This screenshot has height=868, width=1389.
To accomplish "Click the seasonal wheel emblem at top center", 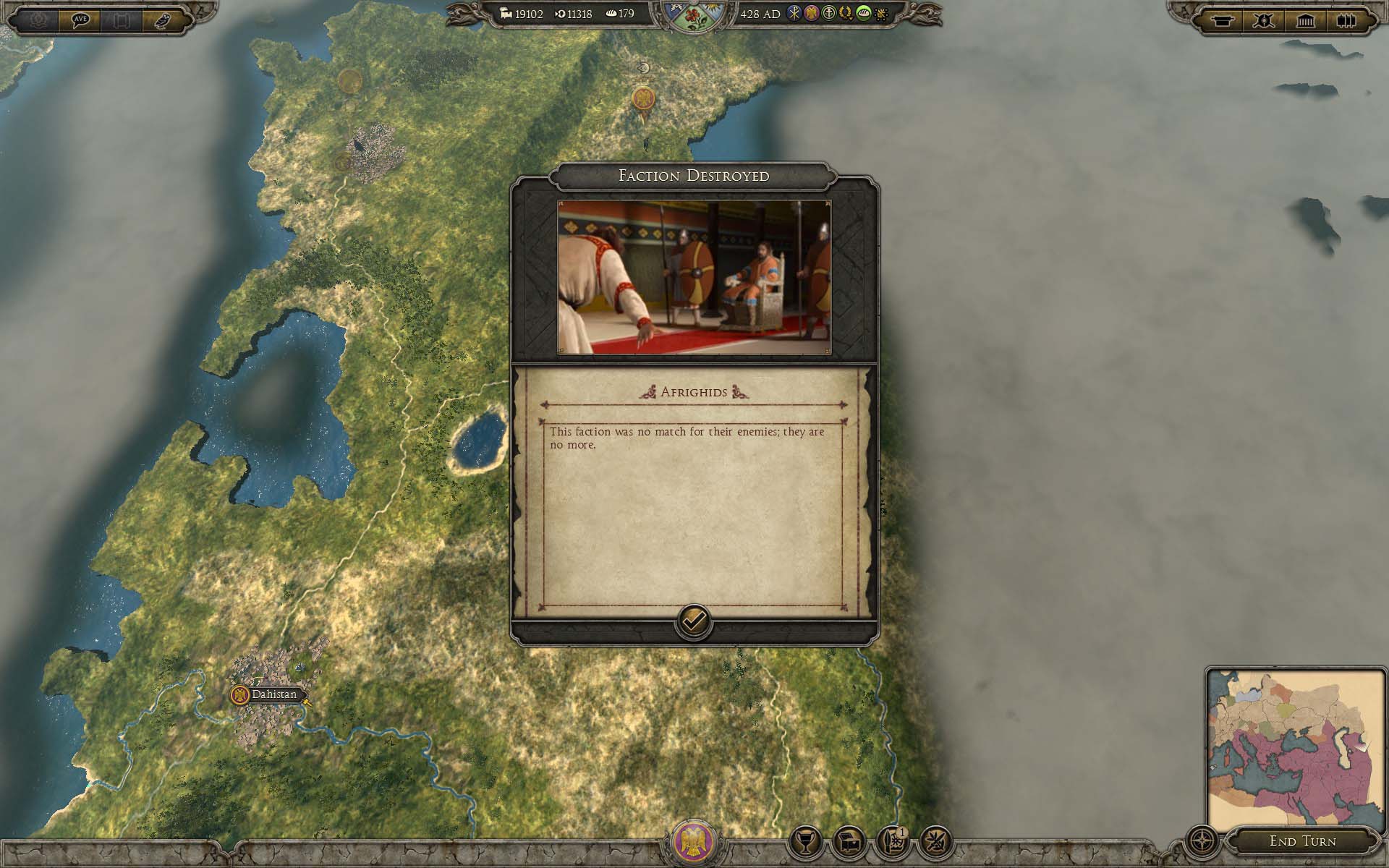I will point(693,16).
